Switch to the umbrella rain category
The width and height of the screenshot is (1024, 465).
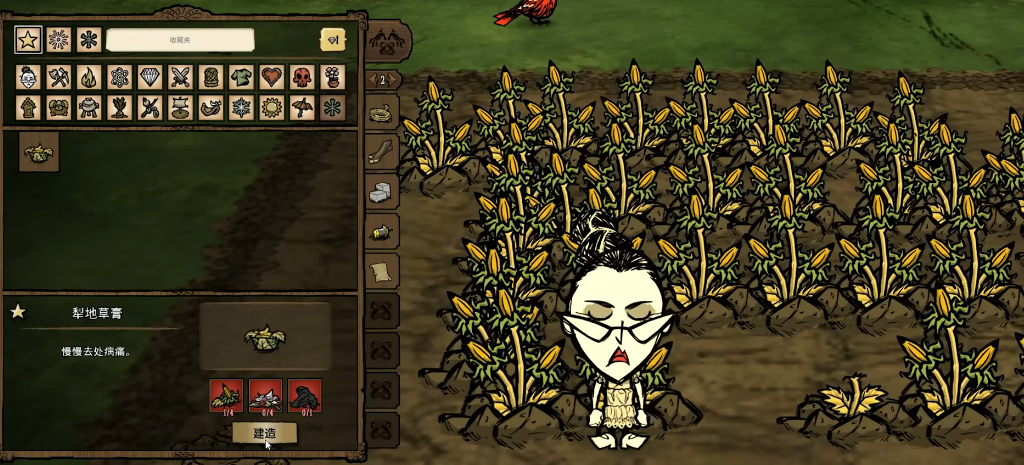(302, 107)
